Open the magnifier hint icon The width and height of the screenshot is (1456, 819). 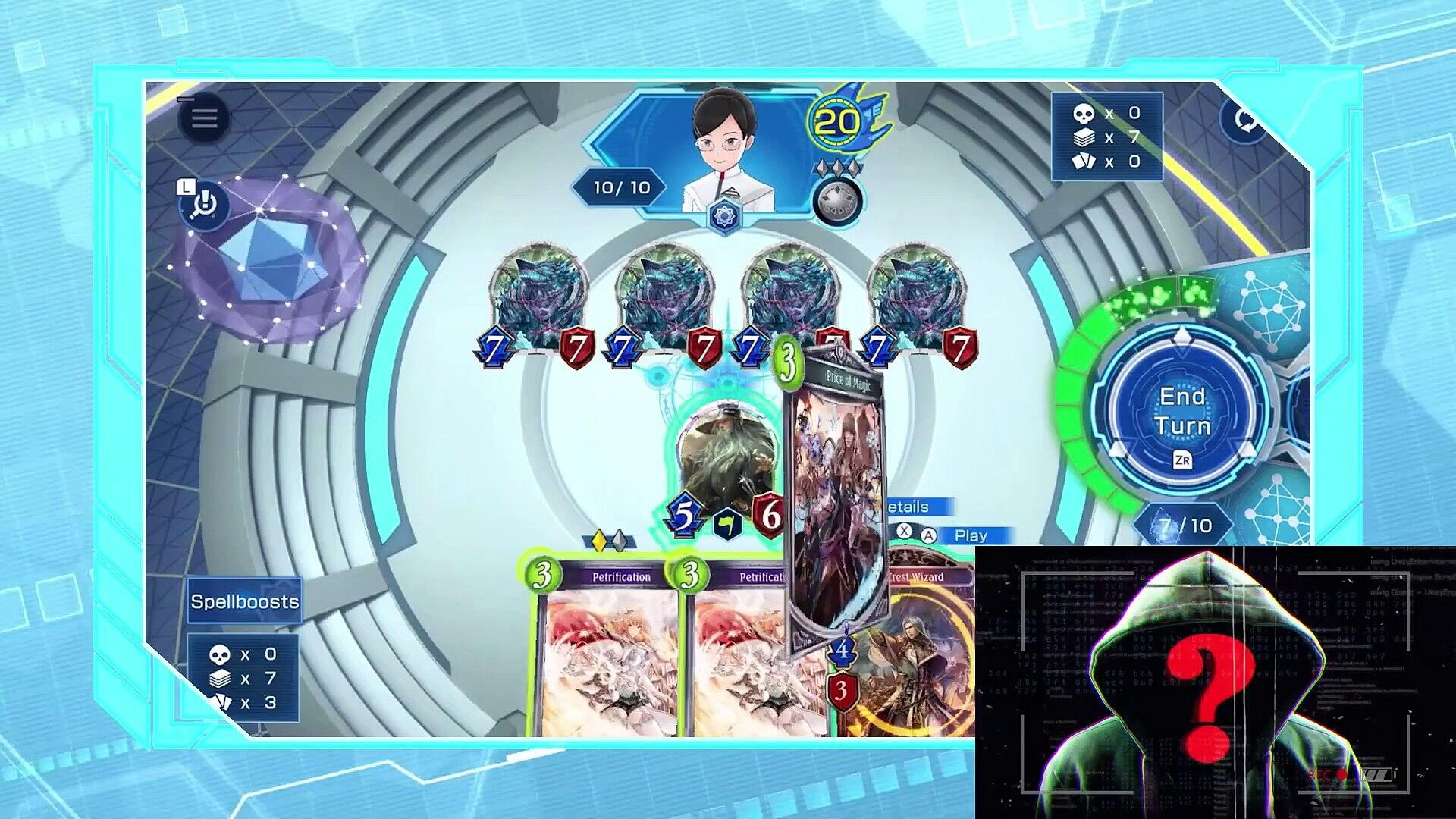[x=204, y=205]
